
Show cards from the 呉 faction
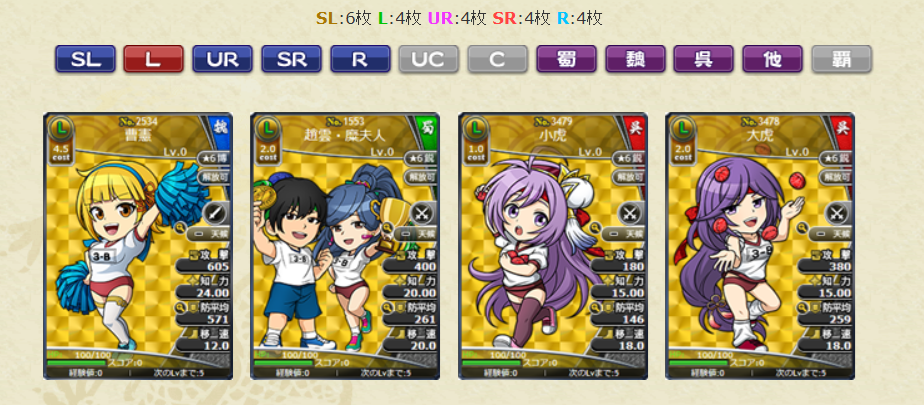(703, 59)
